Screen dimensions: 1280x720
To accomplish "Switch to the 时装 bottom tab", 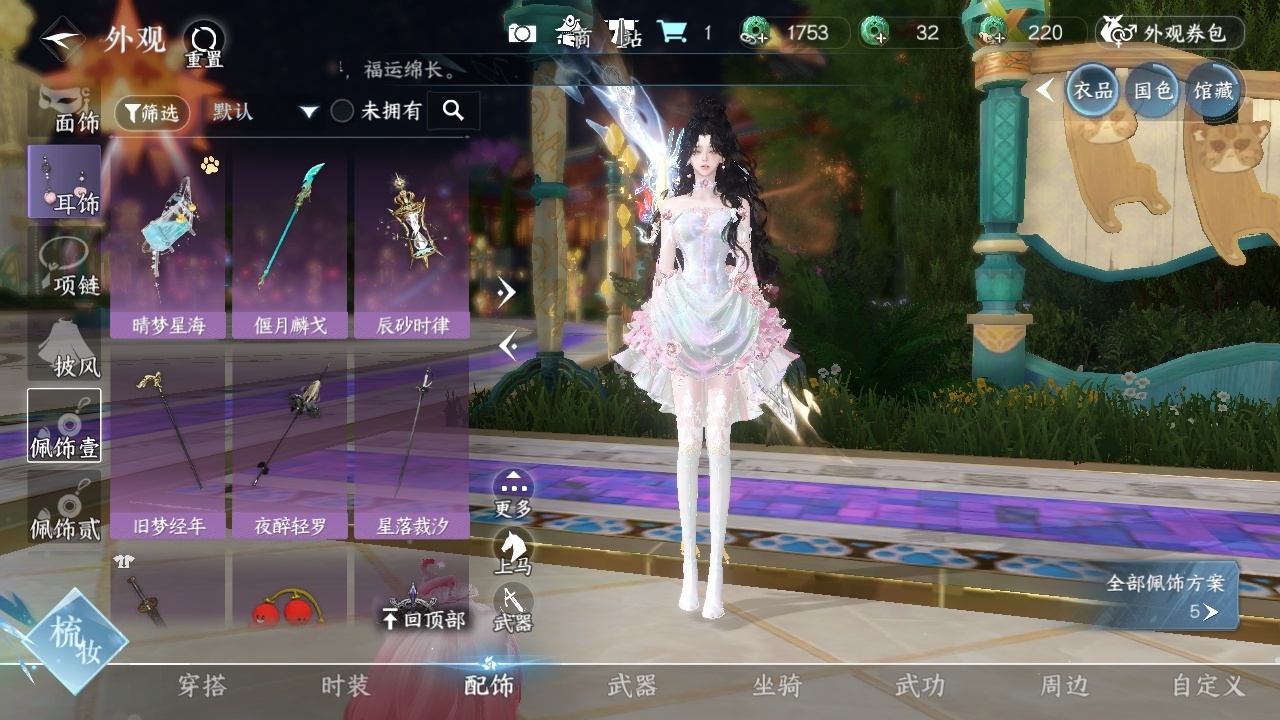I will click(x=345, y=686).
